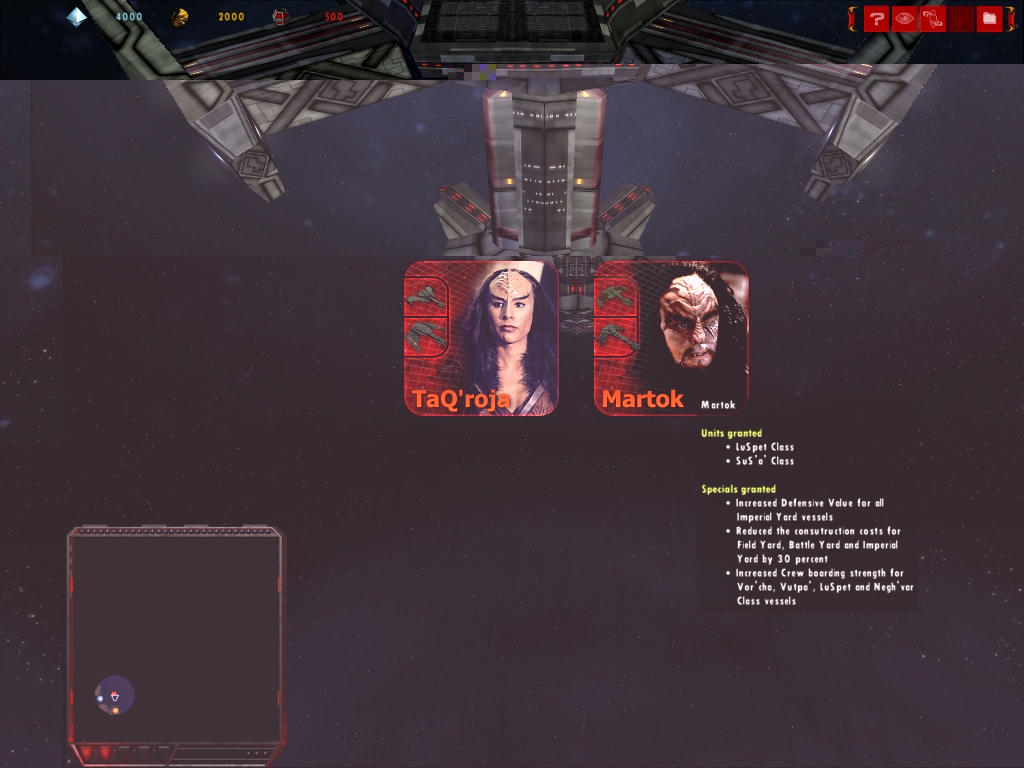Click the minimap's revealed area
1024x768 pixels.
point(115,694)
